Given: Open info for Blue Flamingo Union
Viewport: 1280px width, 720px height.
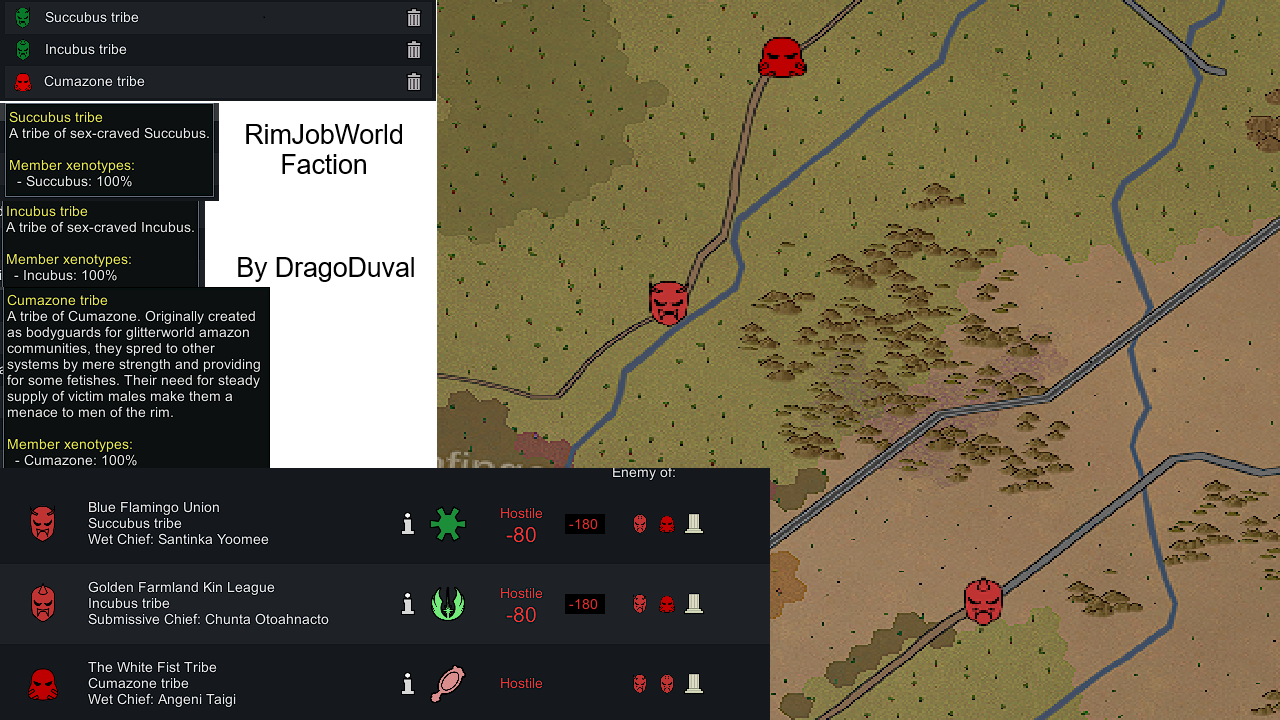Looking at the screenshot, I should 407,523.
